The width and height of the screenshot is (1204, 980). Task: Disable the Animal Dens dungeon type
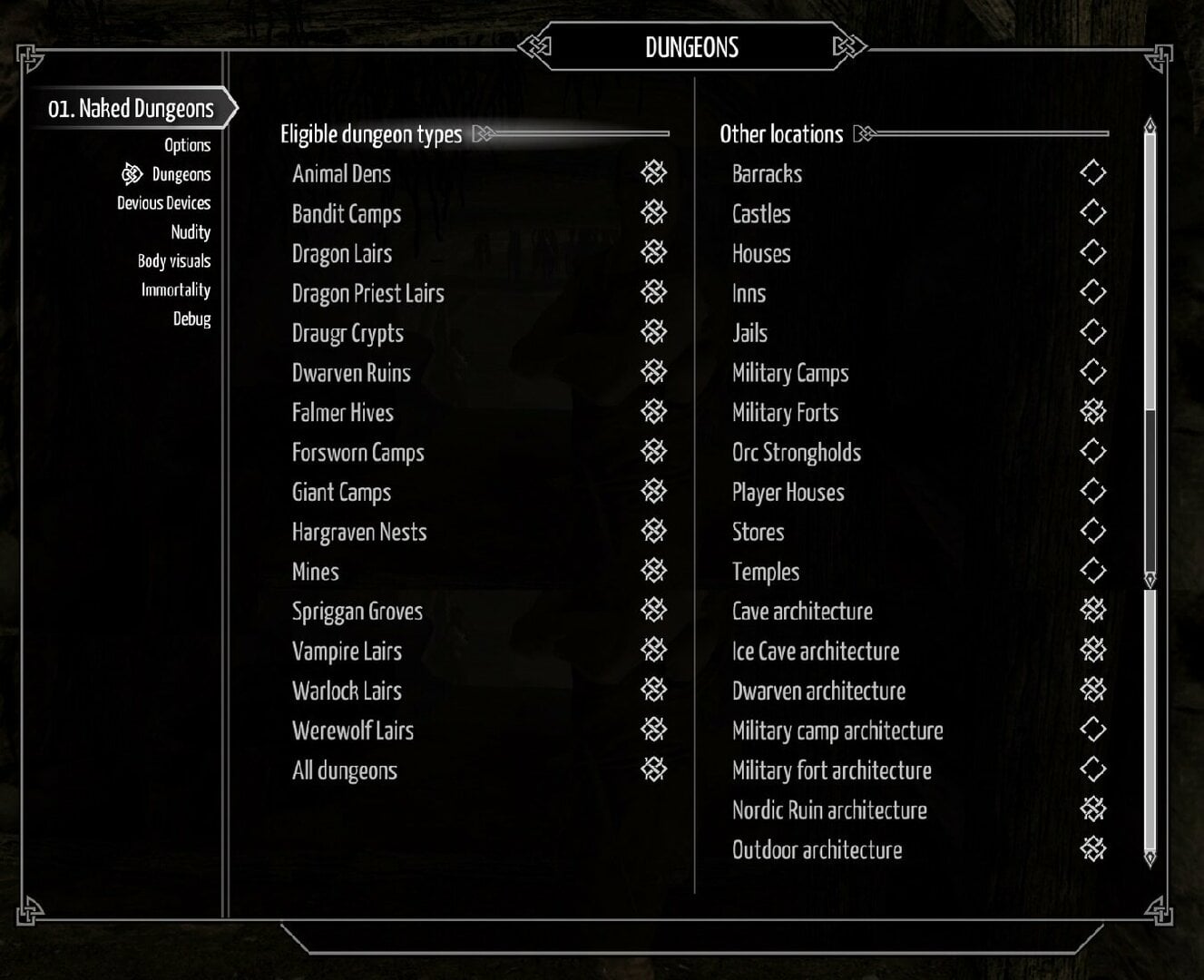pos(651,173)
